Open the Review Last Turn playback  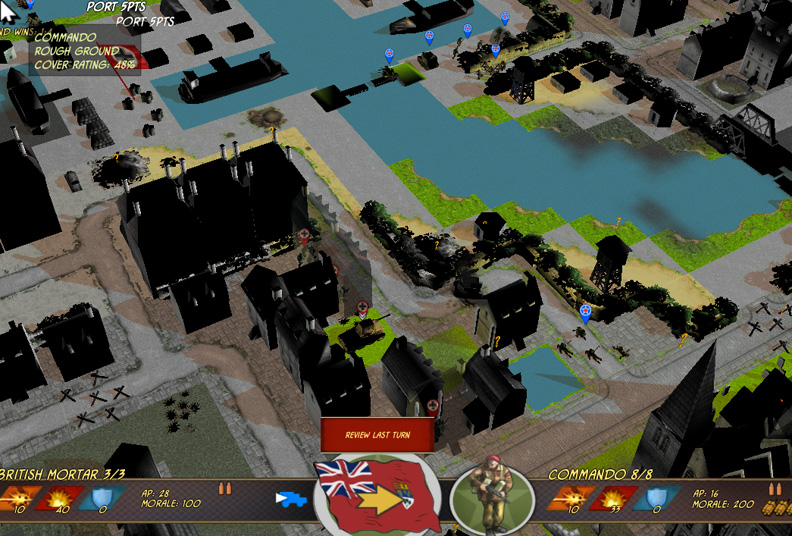tap(378, 435)
